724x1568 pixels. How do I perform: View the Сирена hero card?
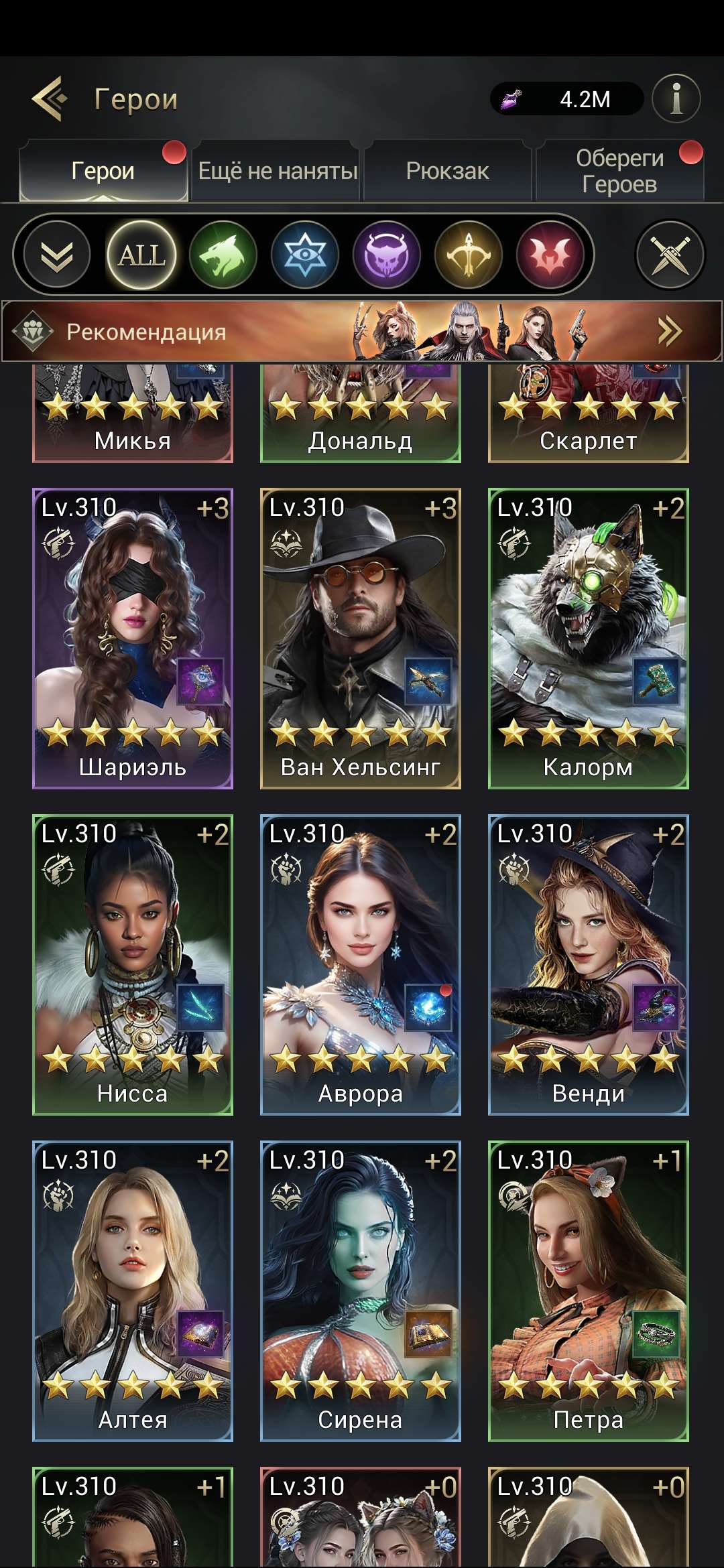click(x=361, y=1291)
